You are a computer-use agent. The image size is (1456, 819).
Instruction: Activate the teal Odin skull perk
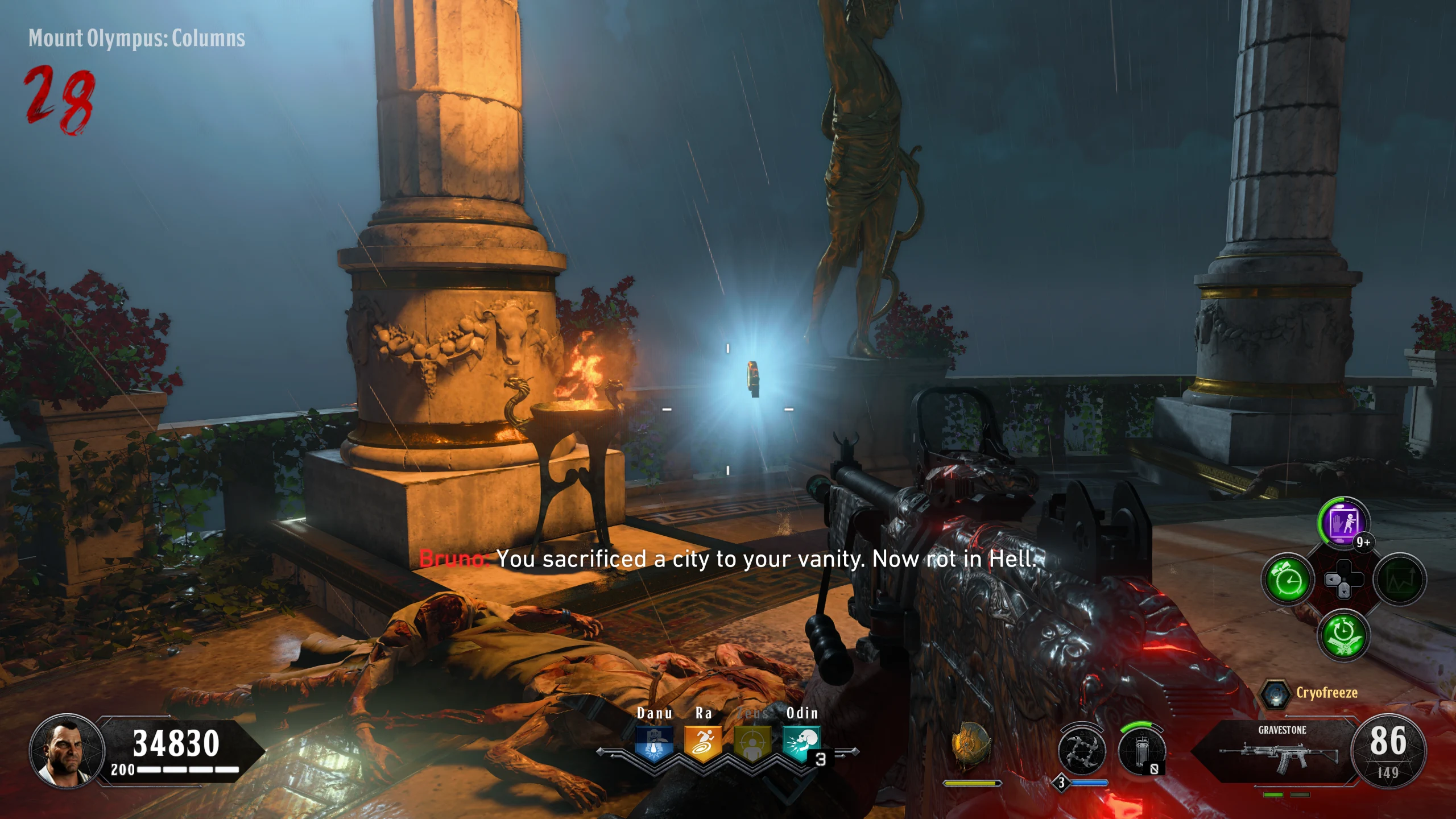click(801, 743)
